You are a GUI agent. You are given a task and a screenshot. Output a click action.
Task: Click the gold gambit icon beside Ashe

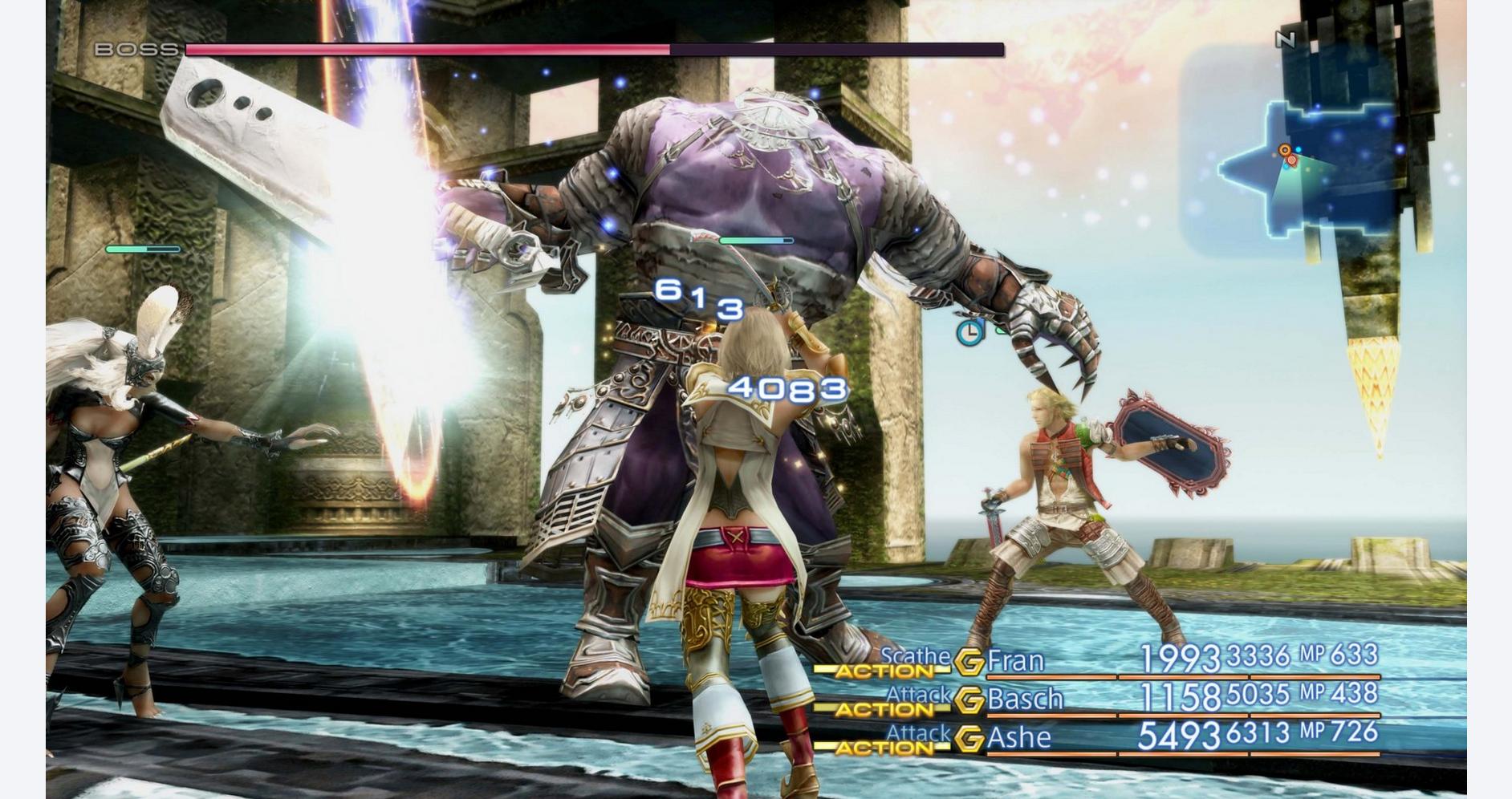(969, 738)
